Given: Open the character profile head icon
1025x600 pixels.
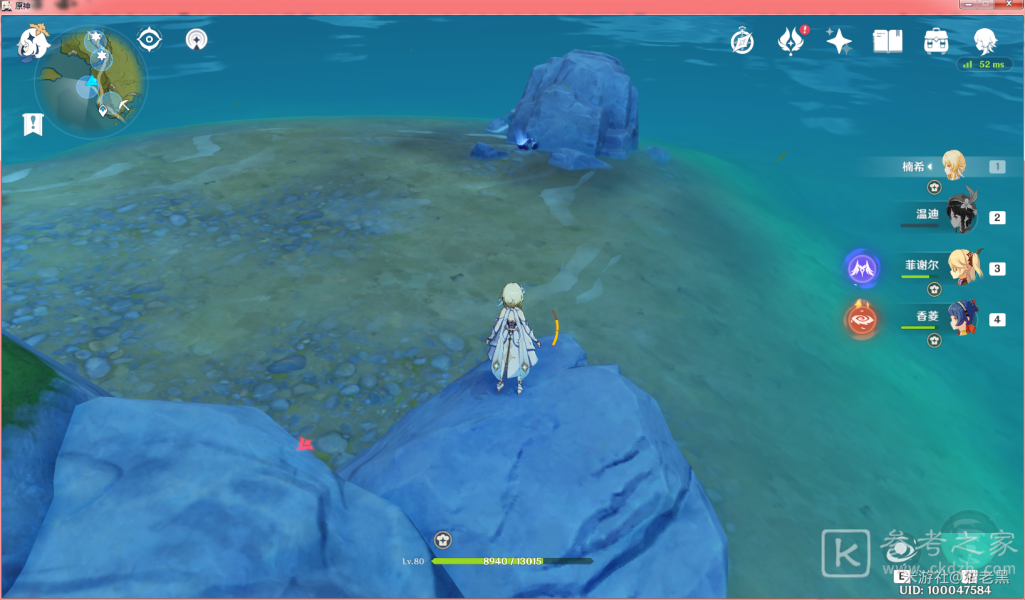Looking at the screenshot, I should point(985,41).
